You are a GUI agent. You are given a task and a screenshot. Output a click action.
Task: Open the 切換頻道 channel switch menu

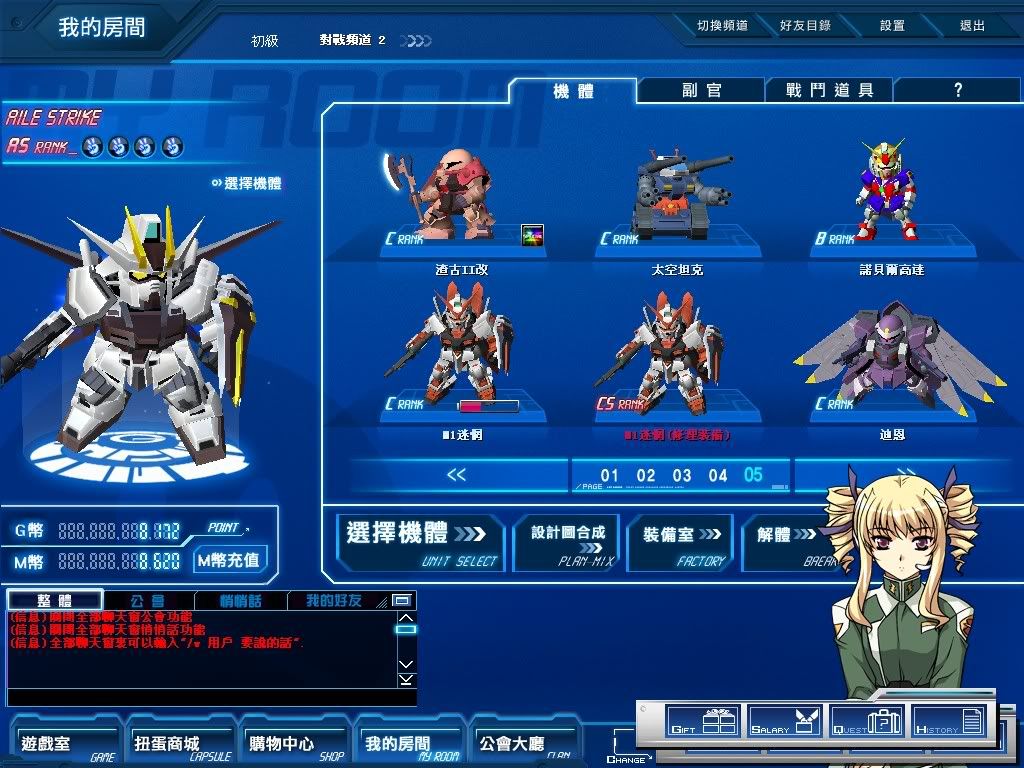[x=722, y=26]
